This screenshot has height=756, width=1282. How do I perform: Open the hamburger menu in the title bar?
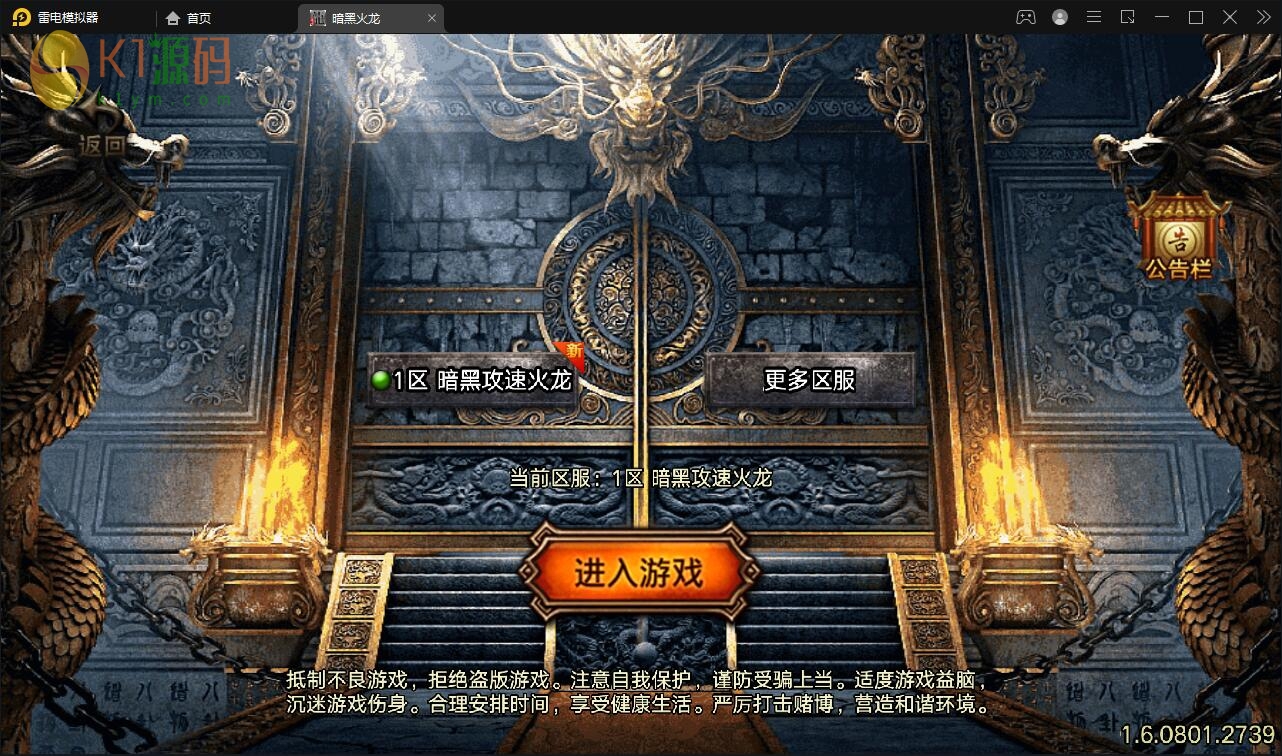(x=1094, y=16)
